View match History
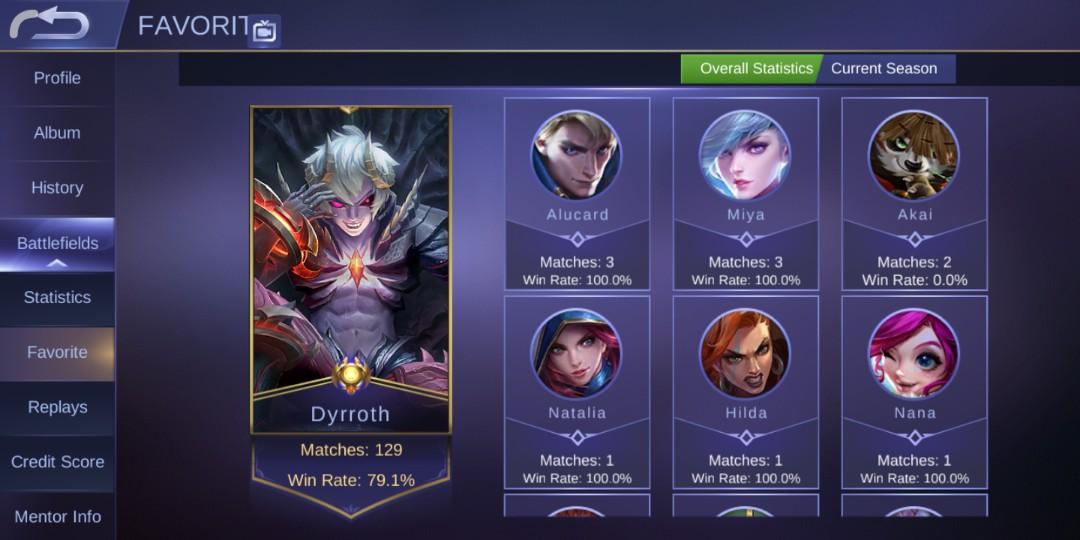The image size is (1080, 540). [x=57, y=188]
